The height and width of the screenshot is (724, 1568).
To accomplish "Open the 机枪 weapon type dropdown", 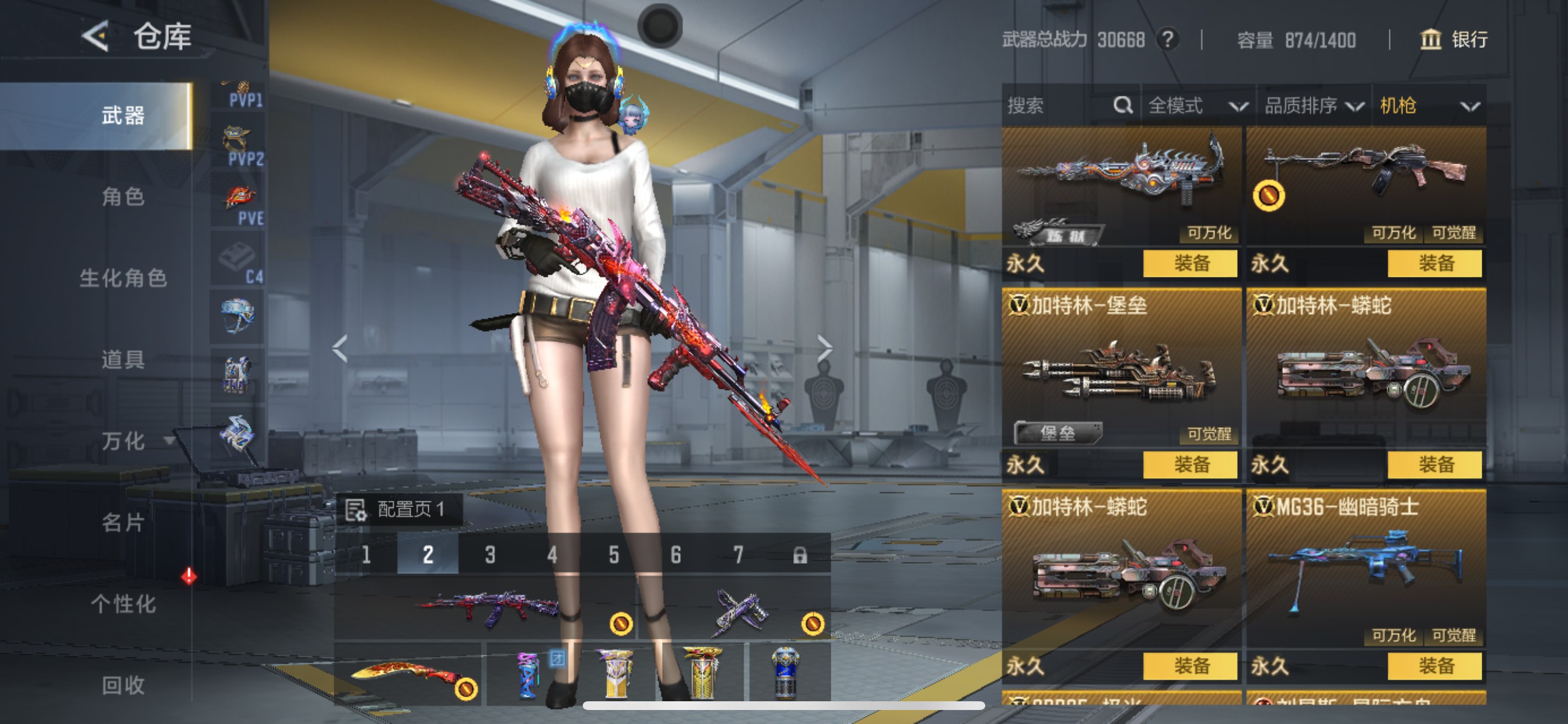I will point(1428,106).
